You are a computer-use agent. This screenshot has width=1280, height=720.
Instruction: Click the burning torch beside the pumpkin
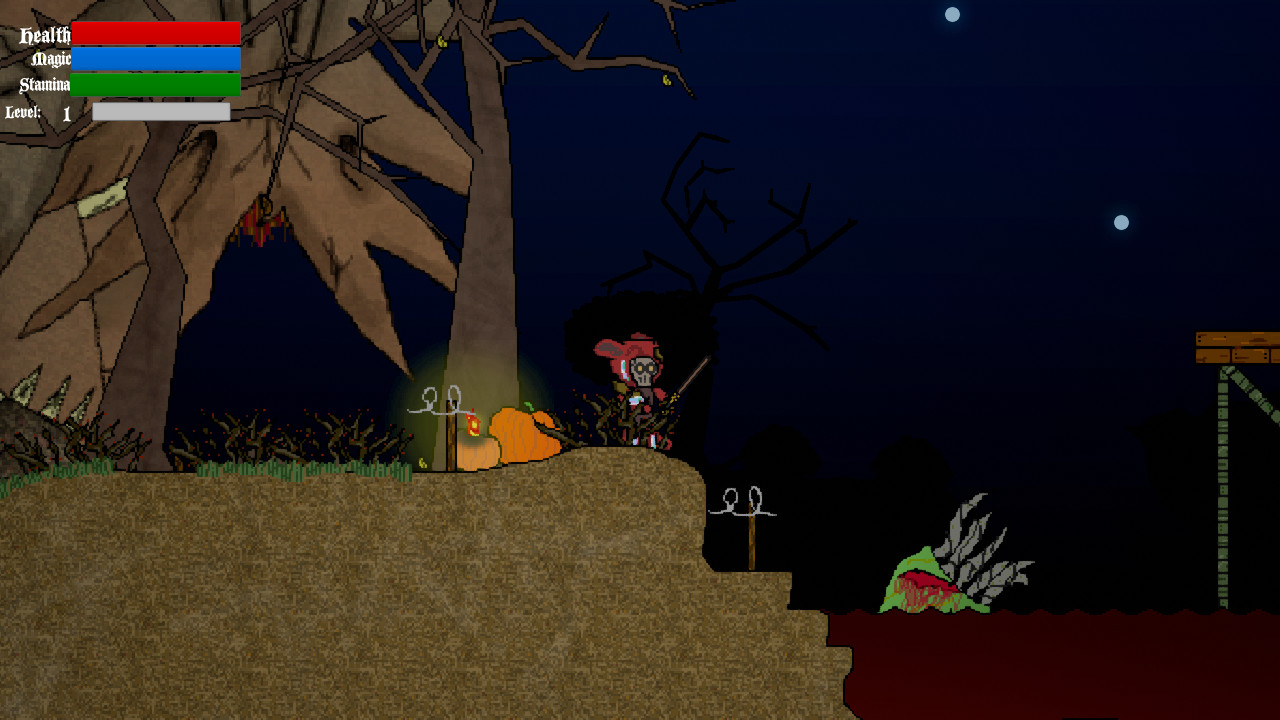click(470, 425)
